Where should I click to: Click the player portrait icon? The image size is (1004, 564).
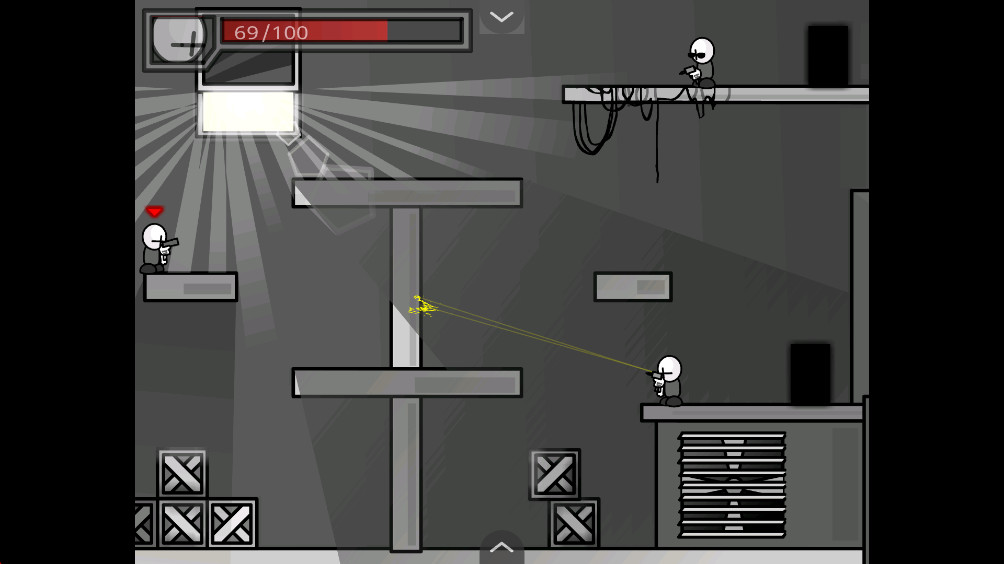178,40
